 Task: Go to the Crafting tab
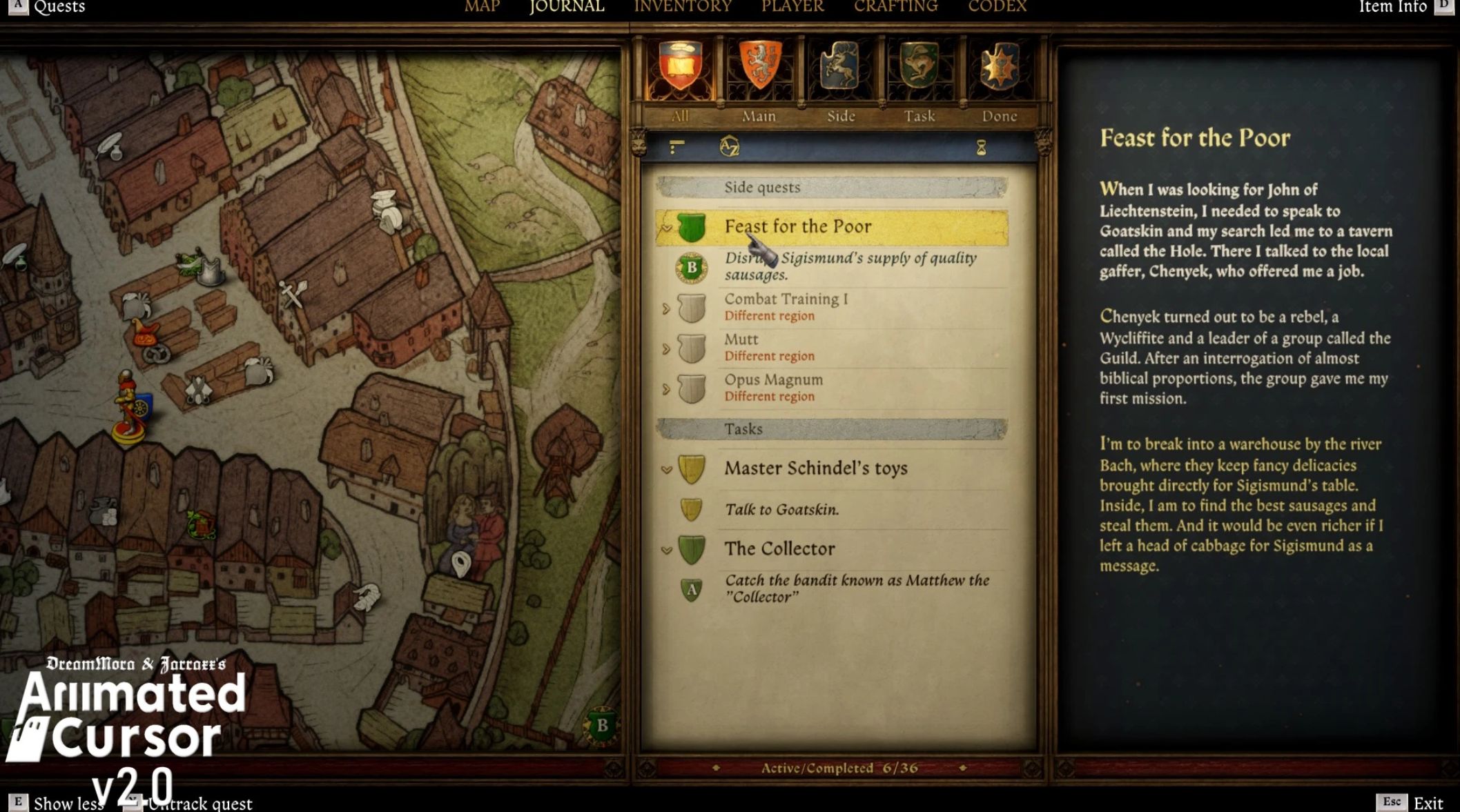point(895,7)
